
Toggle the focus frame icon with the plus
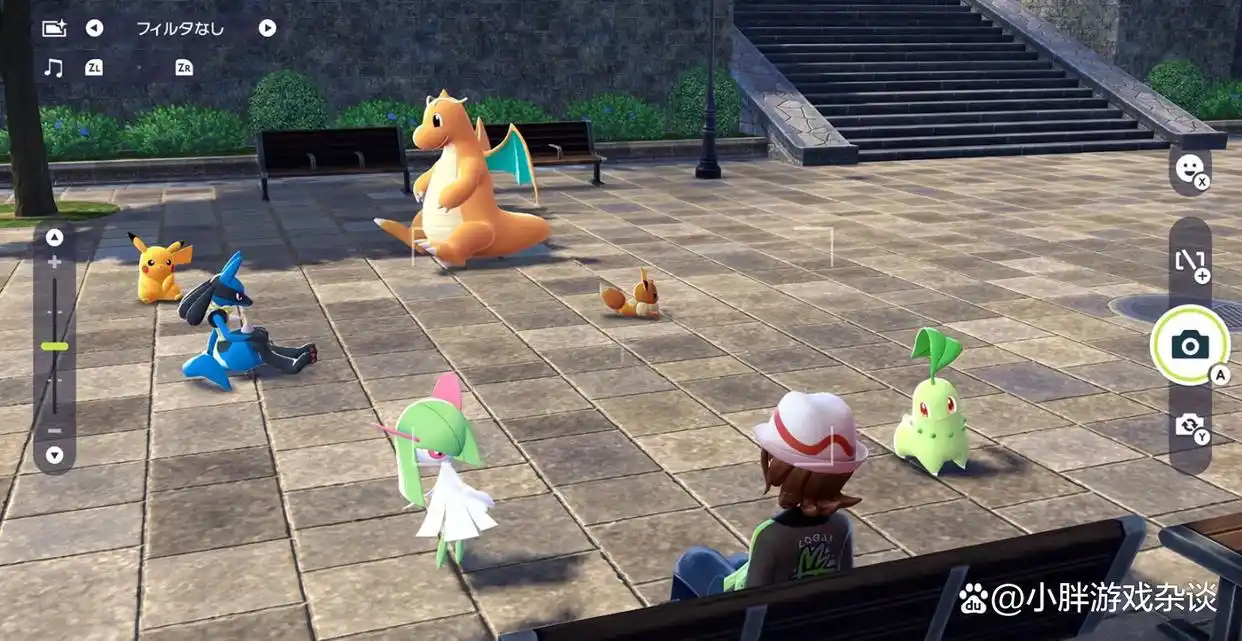(x=1189, y=262)
